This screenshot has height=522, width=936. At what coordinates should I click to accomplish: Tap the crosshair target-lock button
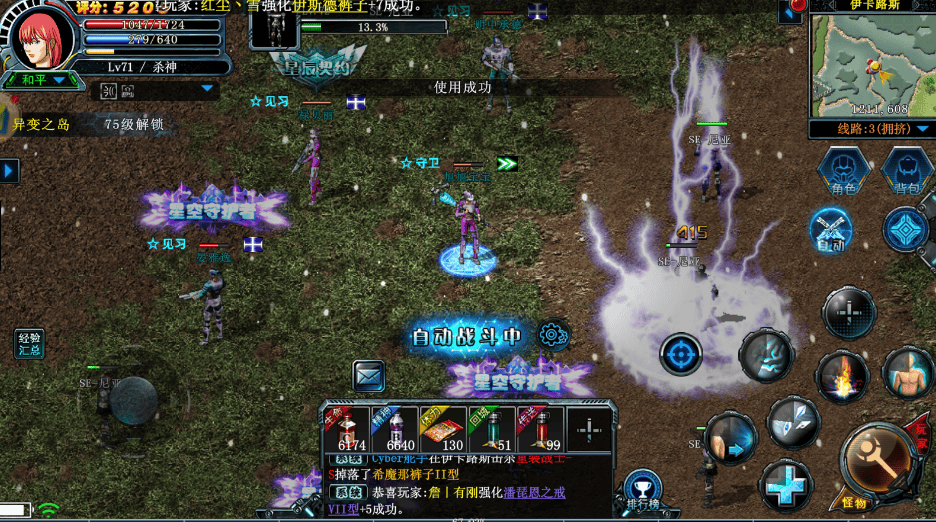(681, 354)
